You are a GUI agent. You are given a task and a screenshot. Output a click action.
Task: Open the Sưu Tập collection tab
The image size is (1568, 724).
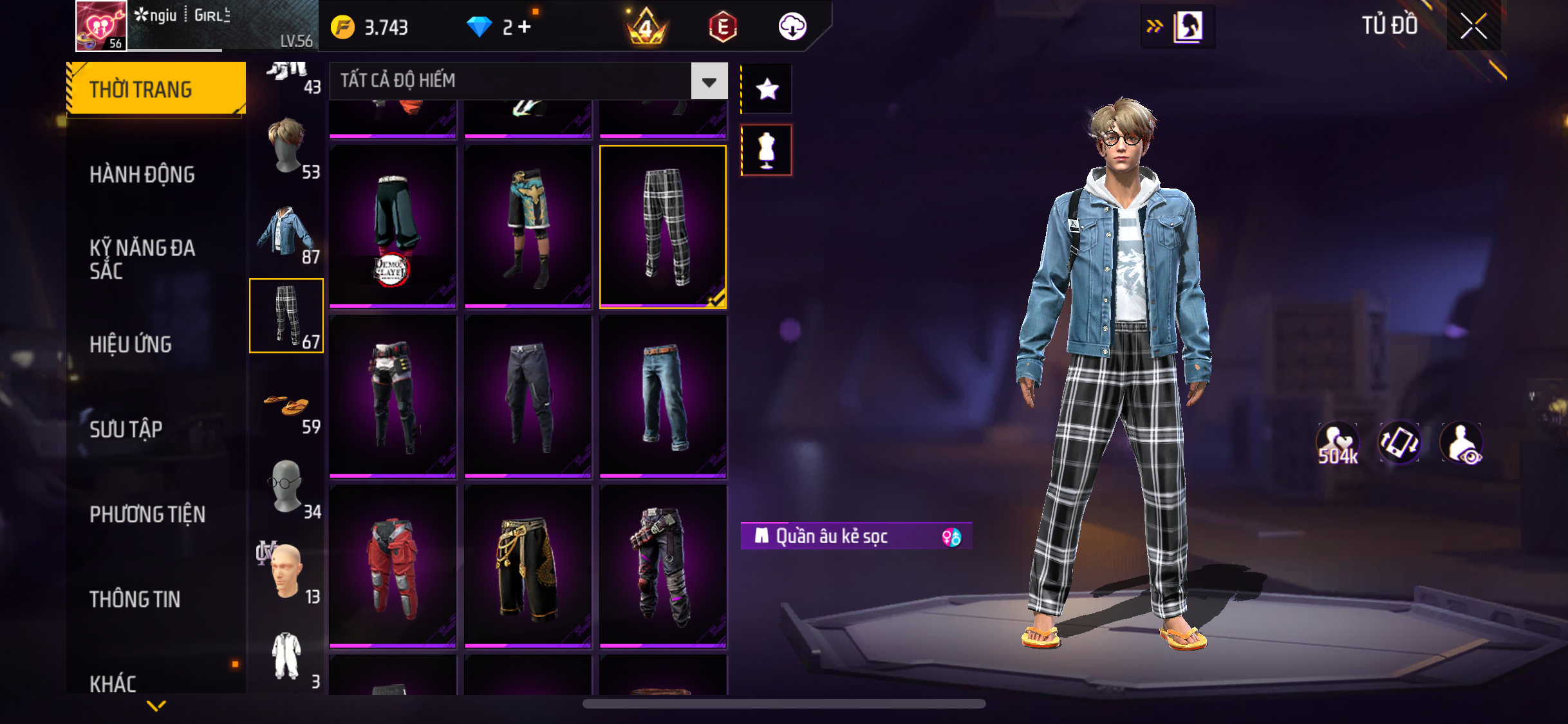click(126, 429)
